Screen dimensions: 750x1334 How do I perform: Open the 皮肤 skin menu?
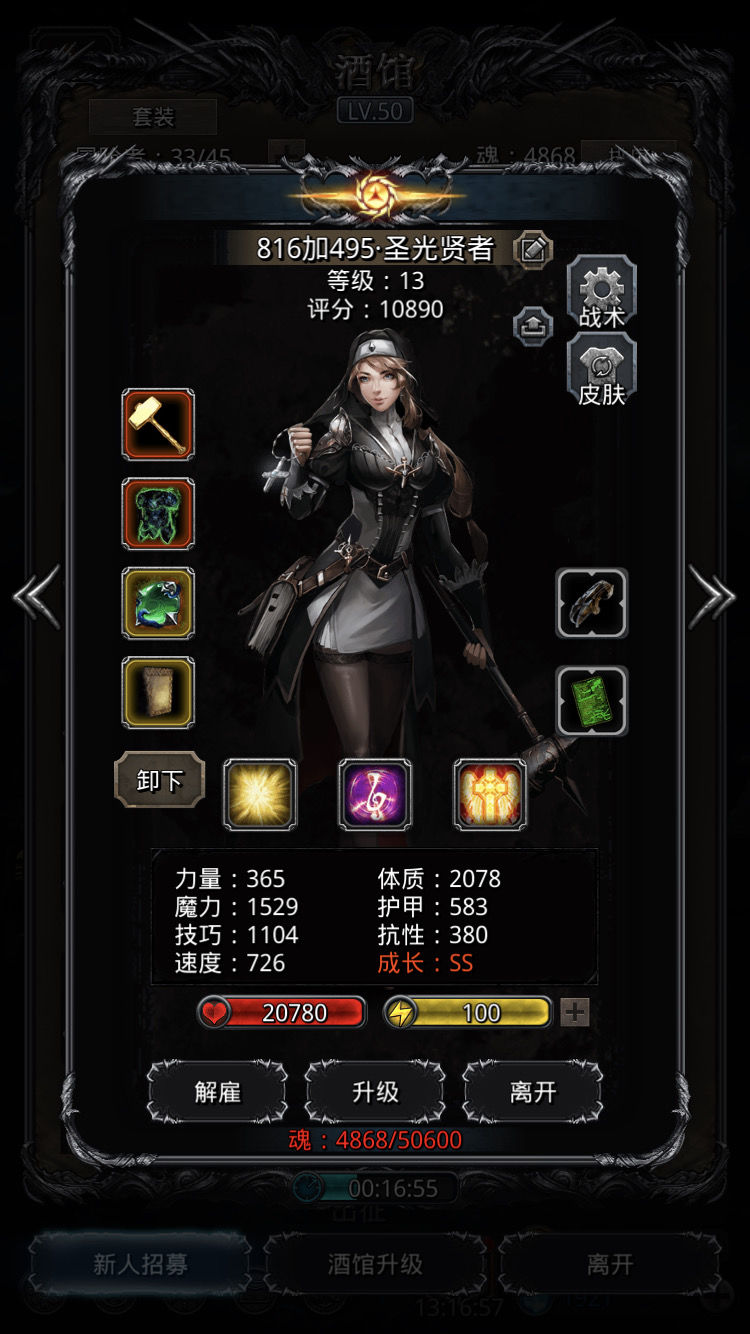(x=601, y=370)
